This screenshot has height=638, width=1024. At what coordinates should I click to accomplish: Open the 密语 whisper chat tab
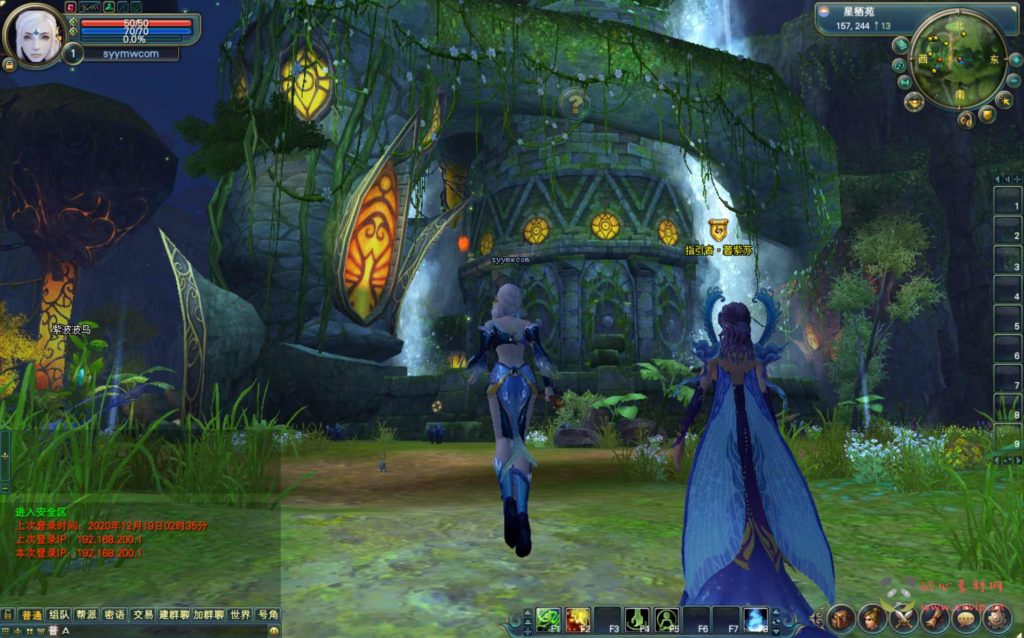[115, 614]
